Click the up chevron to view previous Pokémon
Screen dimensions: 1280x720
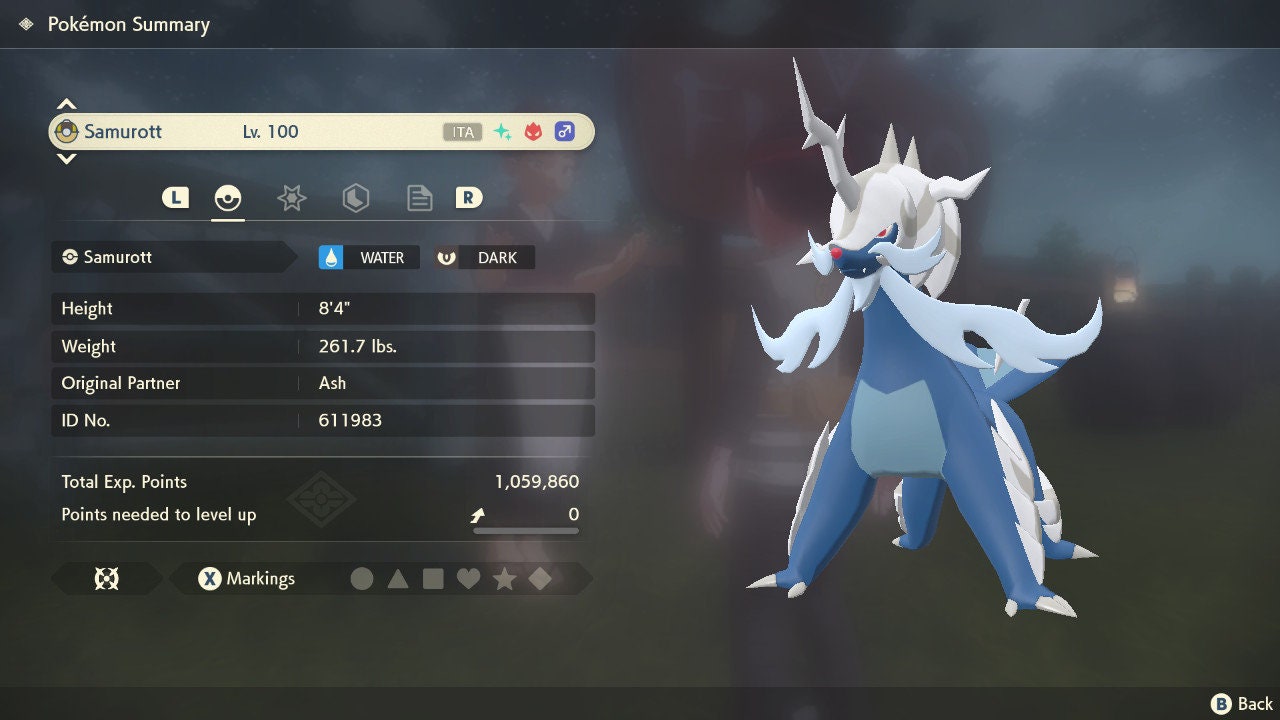(x=66, y=103)
